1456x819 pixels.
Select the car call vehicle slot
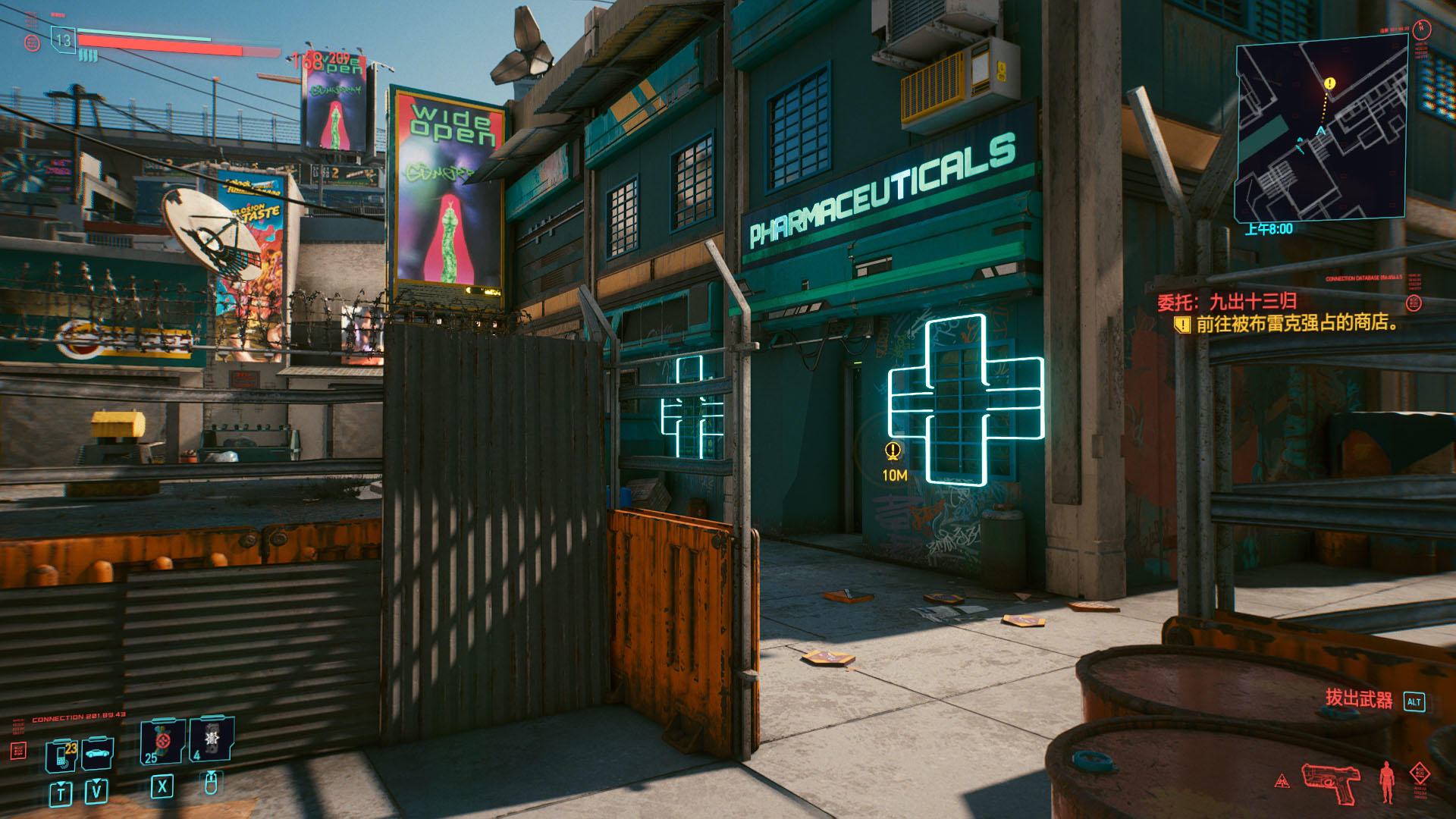[98, 753]
